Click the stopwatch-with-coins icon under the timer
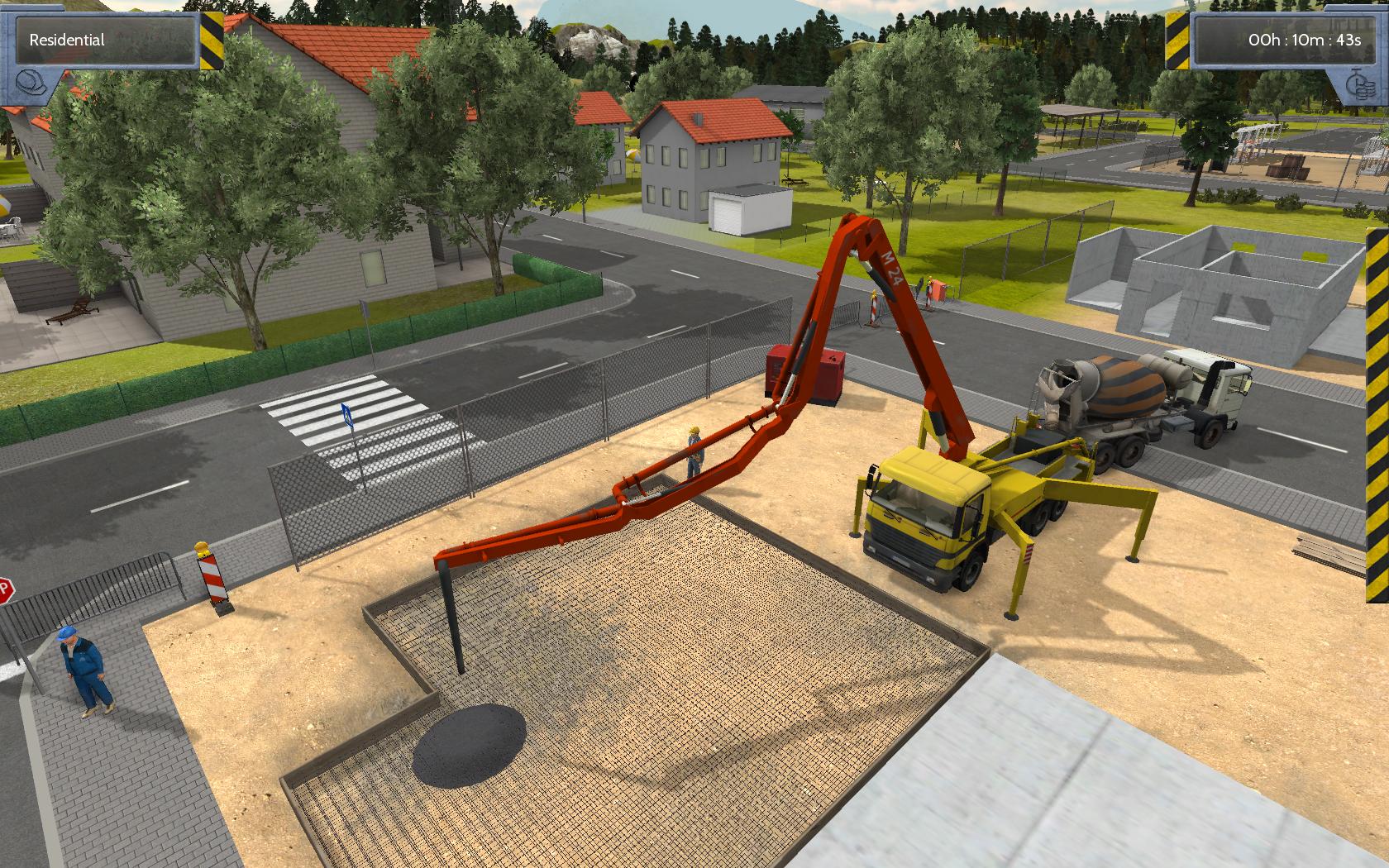The image size is (1389, 868). (1360, 87)
